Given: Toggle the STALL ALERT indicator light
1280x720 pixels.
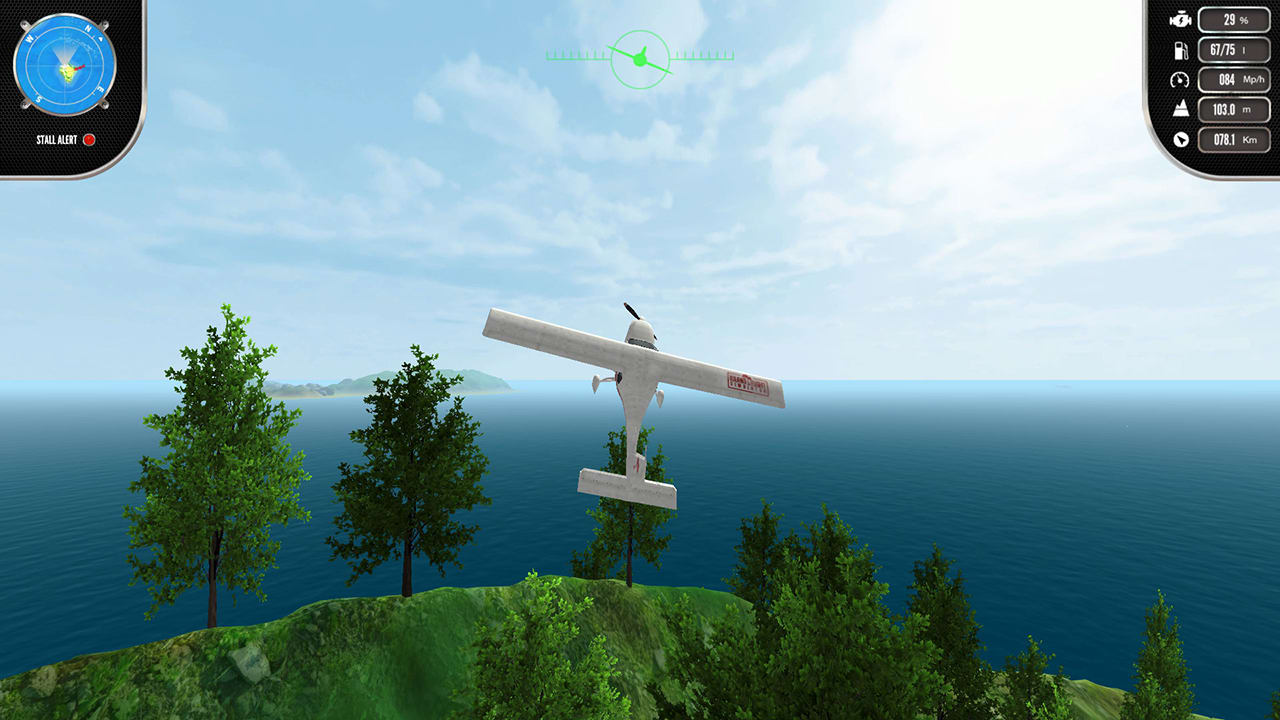Looking at the screenshot, I should [90, 140].
